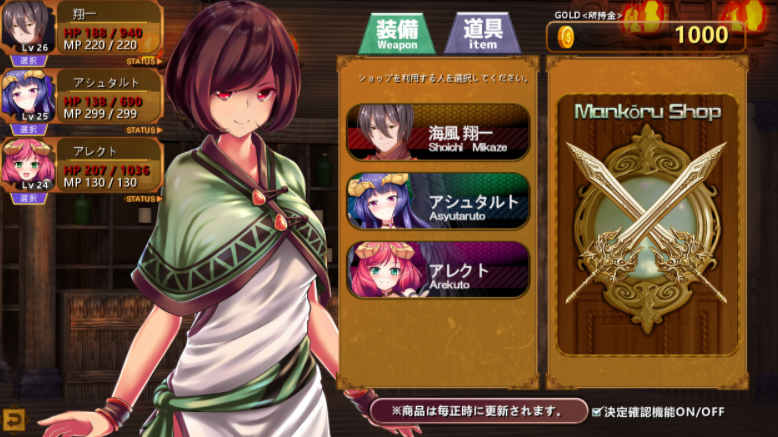This screenshot has height=437, width=778.
Task: Toggle the 決定確認機能 ON/OFF checkbox
Action: [597, 412]
